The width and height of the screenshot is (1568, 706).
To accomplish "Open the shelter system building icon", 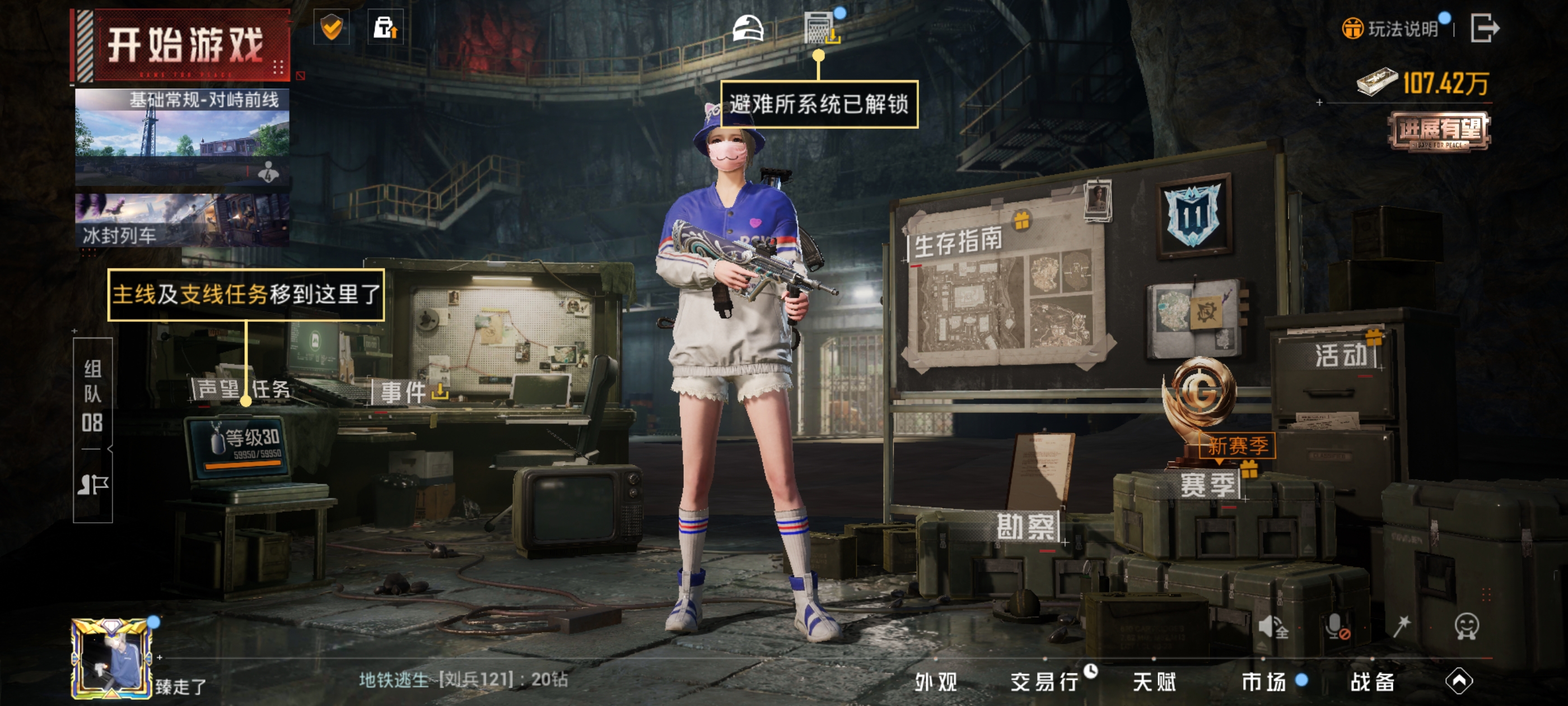I will 820,28.
